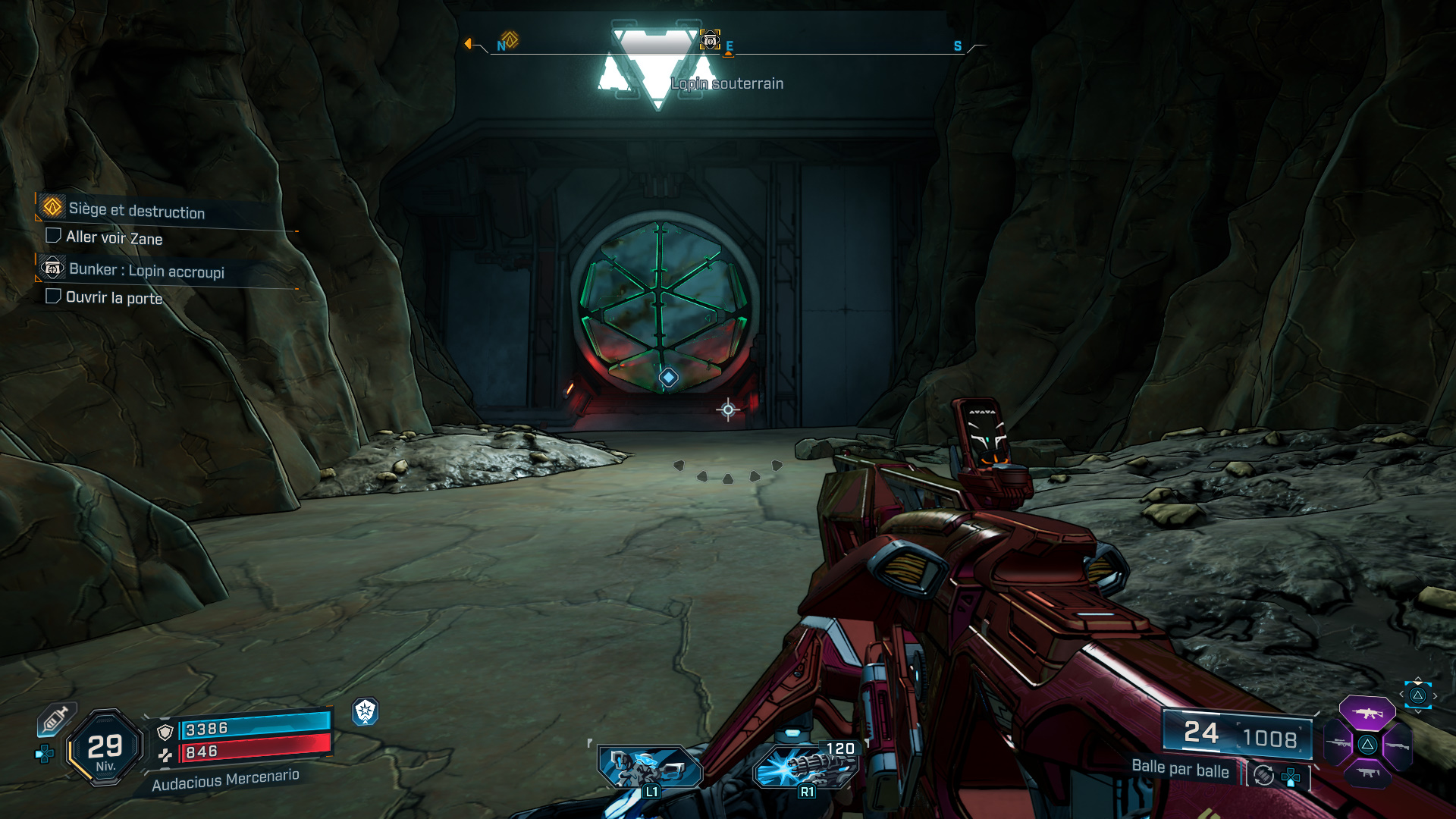
Task: Click the blue diamond door waypoint marker
Action: tap(668, 377)
